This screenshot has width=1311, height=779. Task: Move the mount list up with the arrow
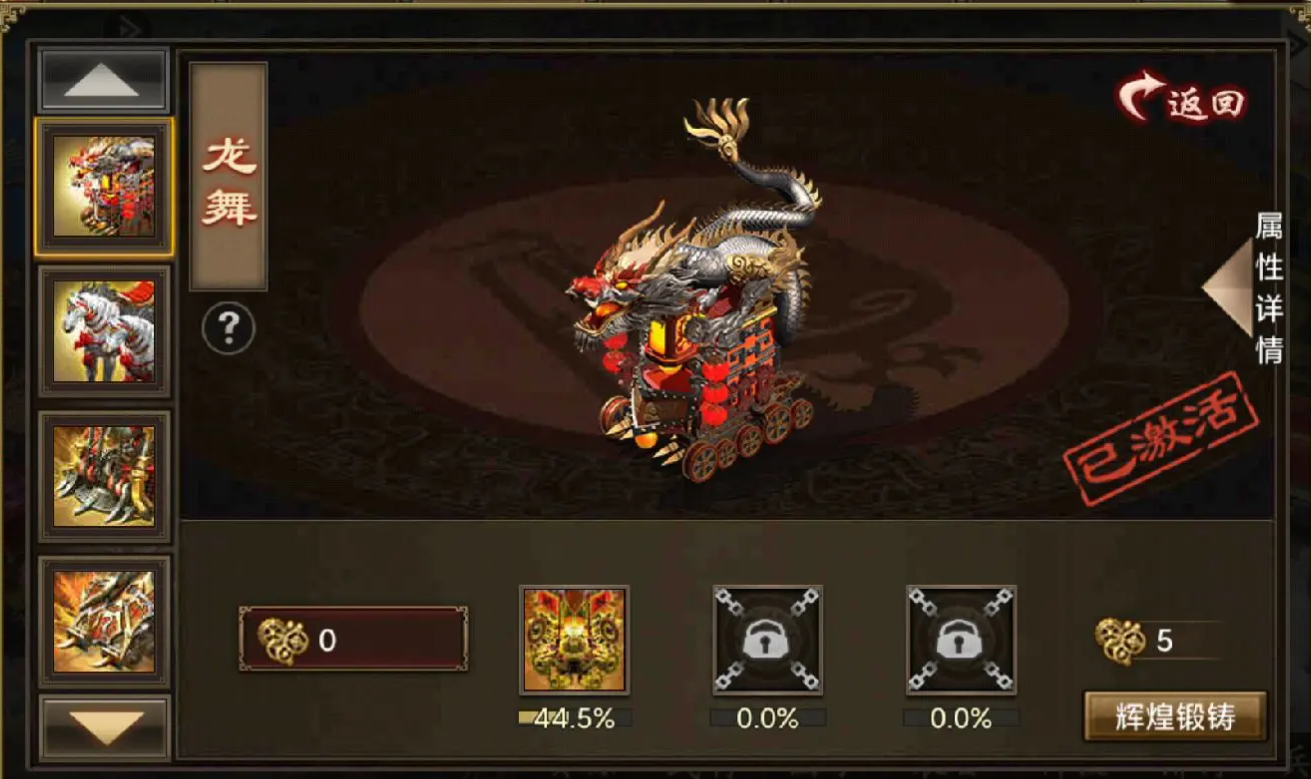tap(103, 81)
